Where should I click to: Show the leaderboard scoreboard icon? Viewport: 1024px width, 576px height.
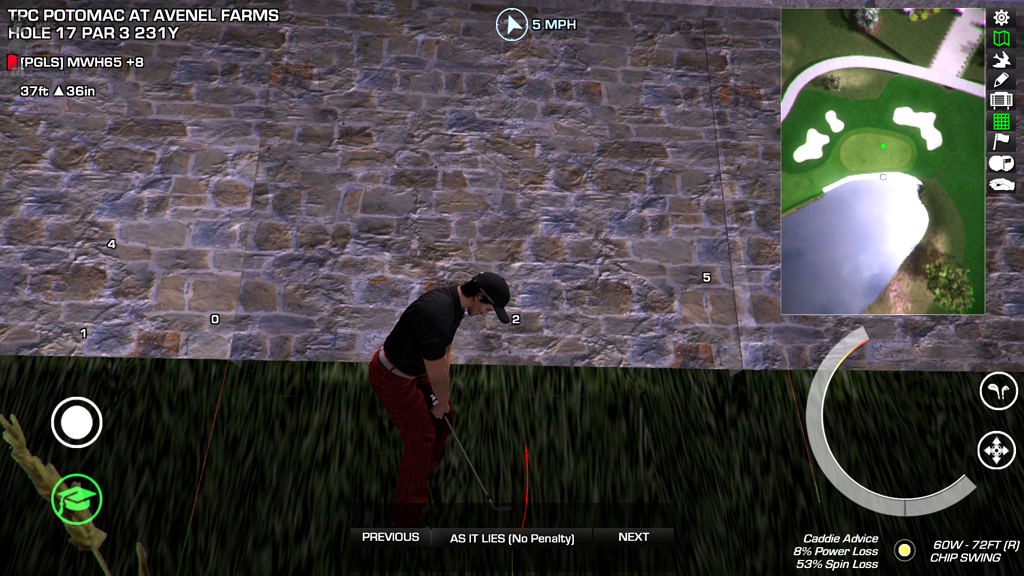pyautogui.click(x=1001, y=100)
